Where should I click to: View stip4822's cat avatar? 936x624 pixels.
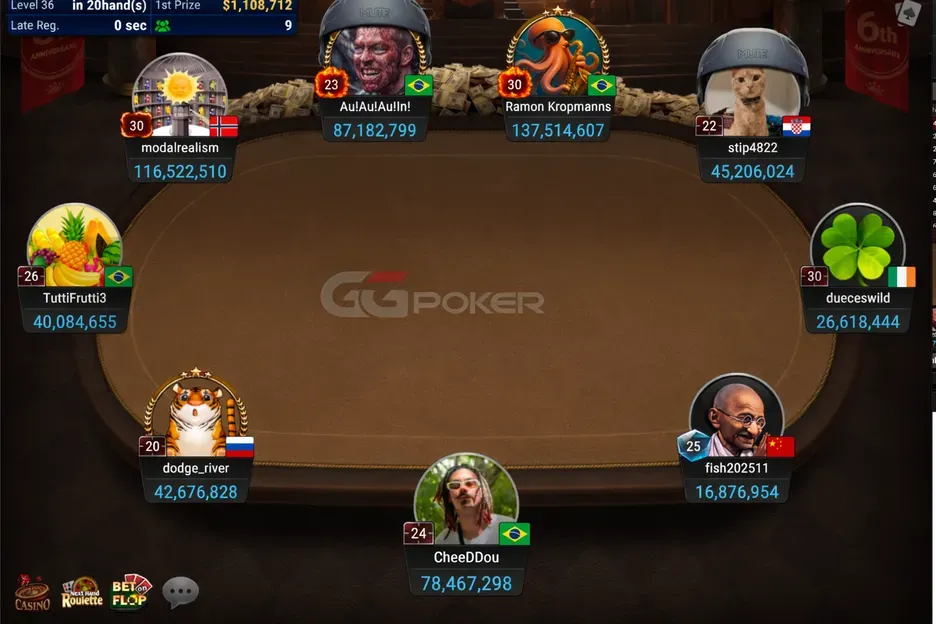tap(752, 88)
